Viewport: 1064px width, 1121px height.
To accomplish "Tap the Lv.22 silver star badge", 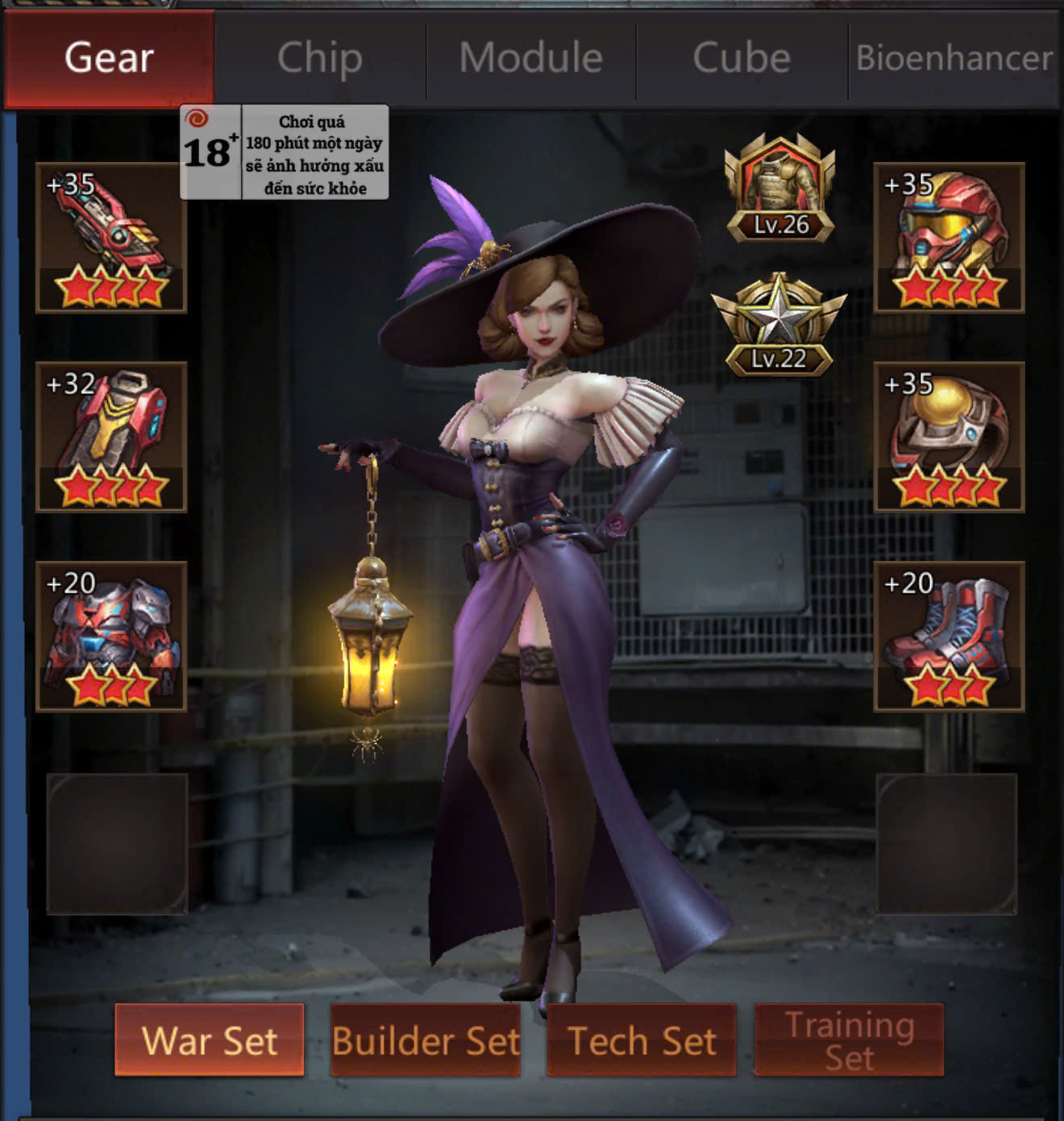I will 779,325.
